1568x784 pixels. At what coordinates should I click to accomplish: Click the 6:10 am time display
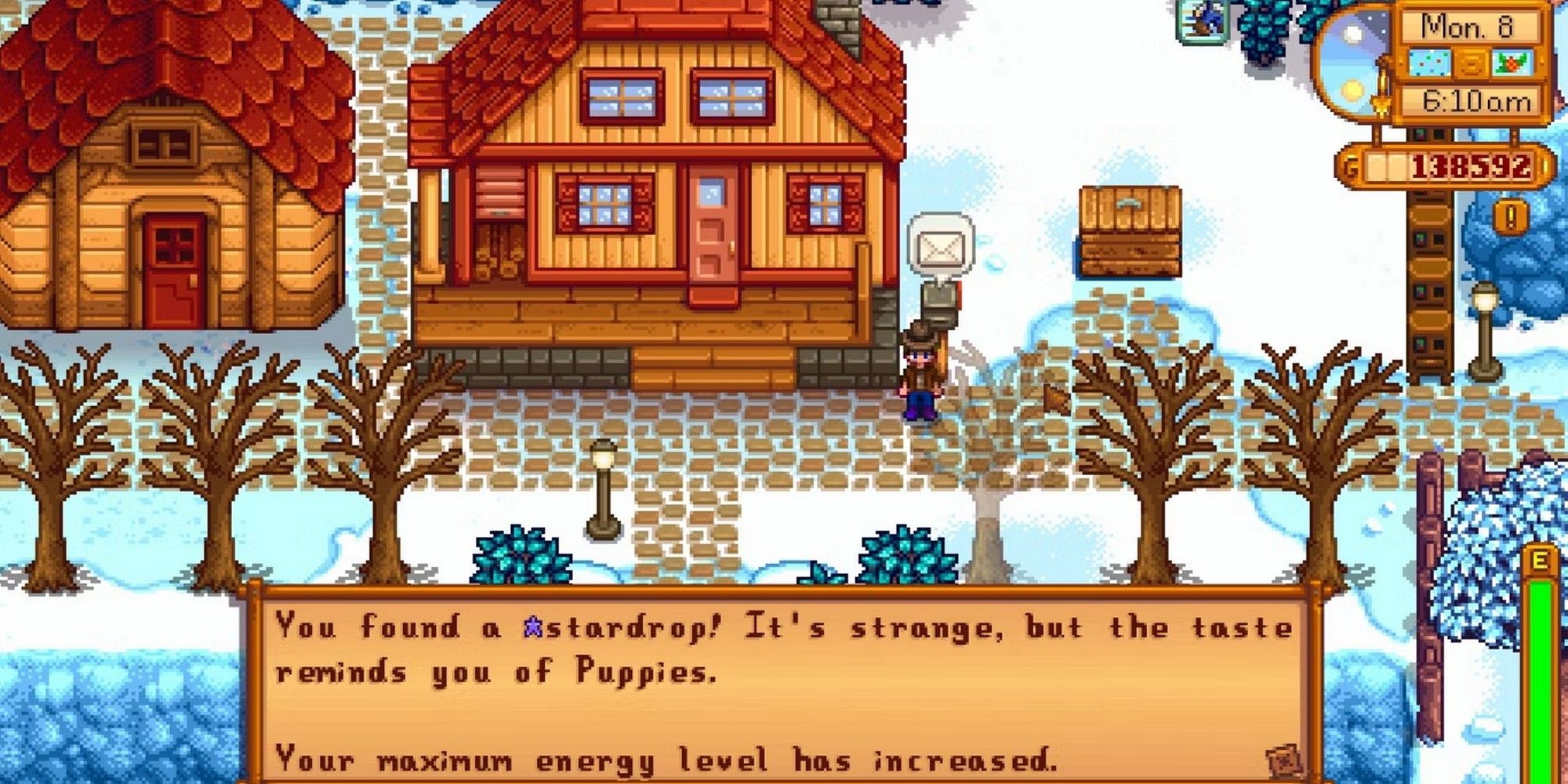click(x=1475, y=99)
